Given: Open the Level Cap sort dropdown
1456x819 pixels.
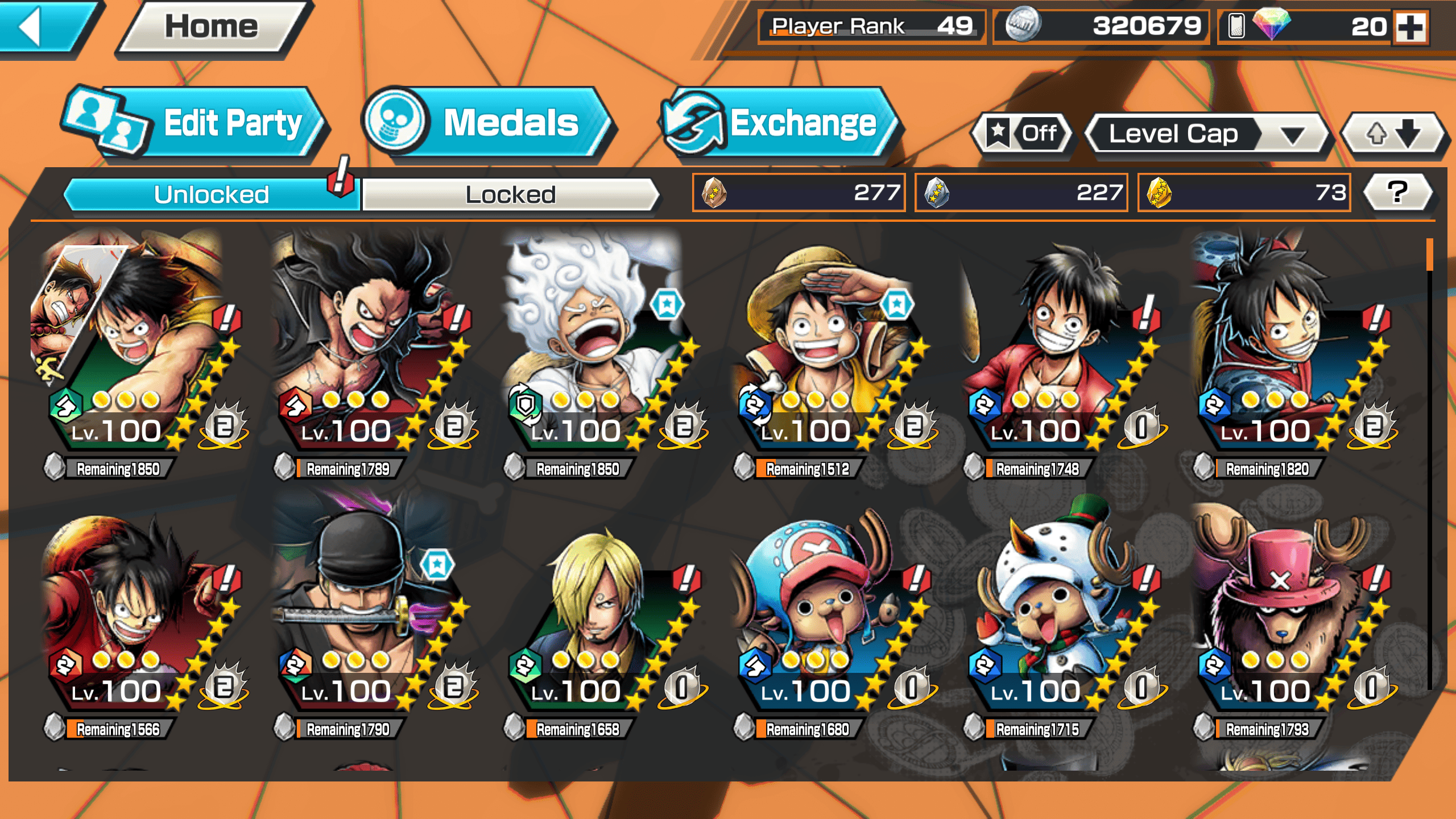Looking at the screenshot, I should [1206, 134].
